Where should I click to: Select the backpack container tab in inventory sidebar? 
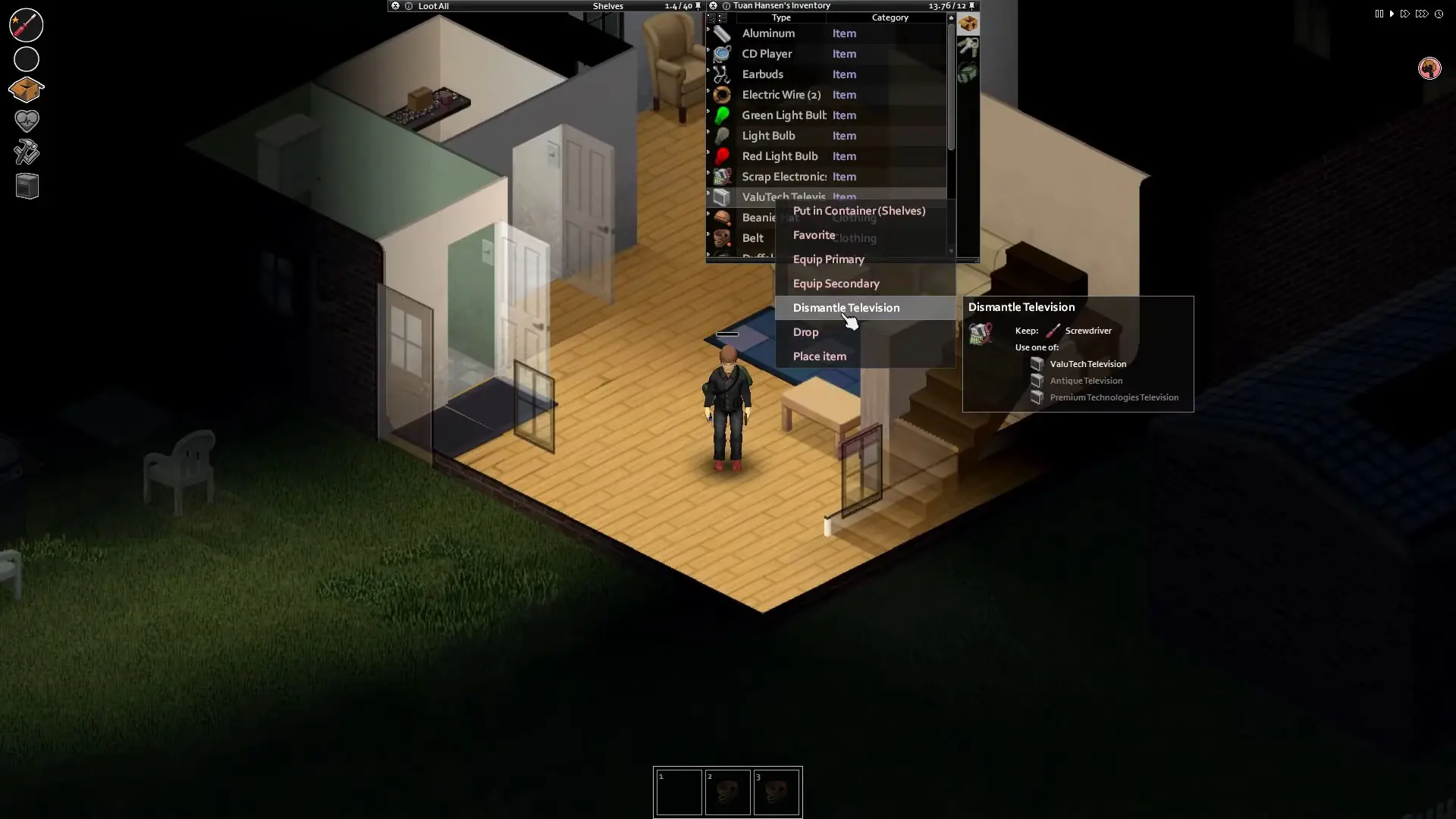pos(968,71)
